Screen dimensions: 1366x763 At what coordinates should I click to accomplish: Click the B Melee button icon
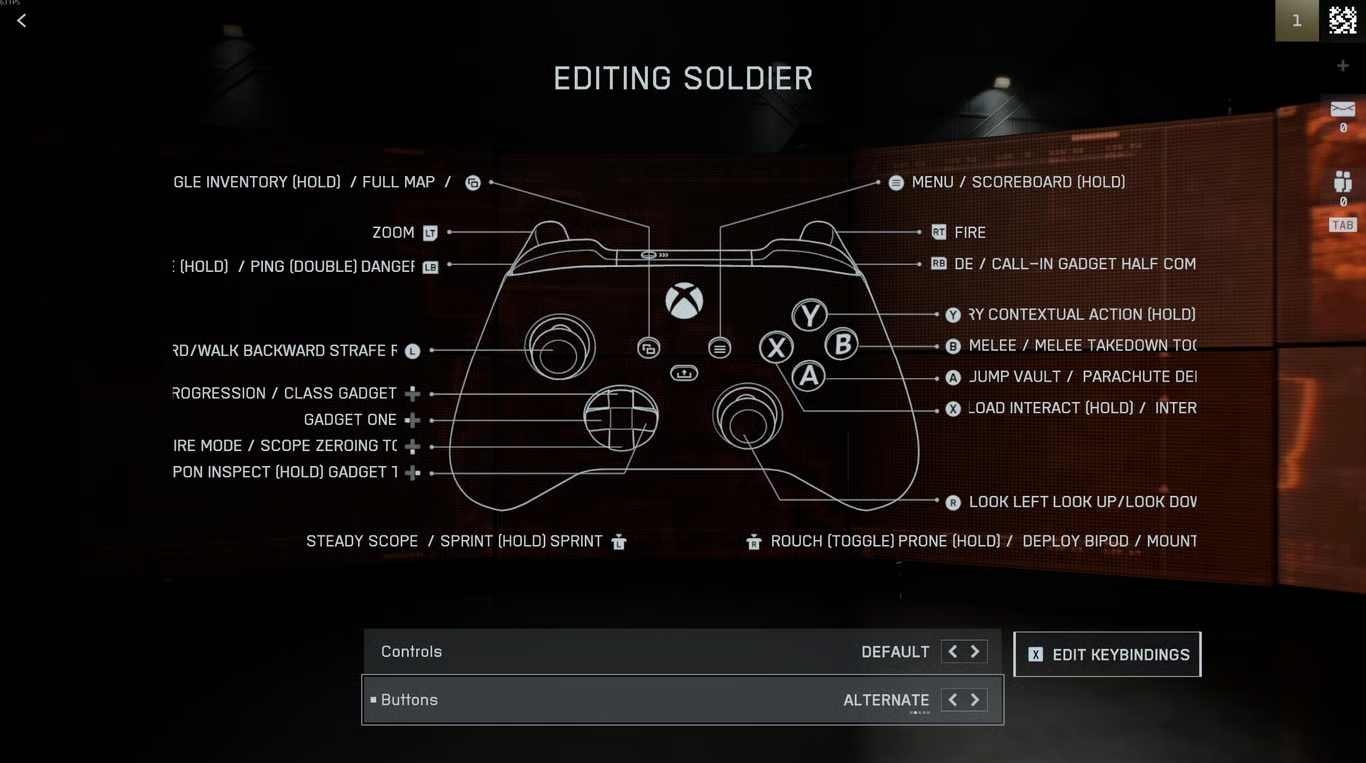(x=953, y=345)
